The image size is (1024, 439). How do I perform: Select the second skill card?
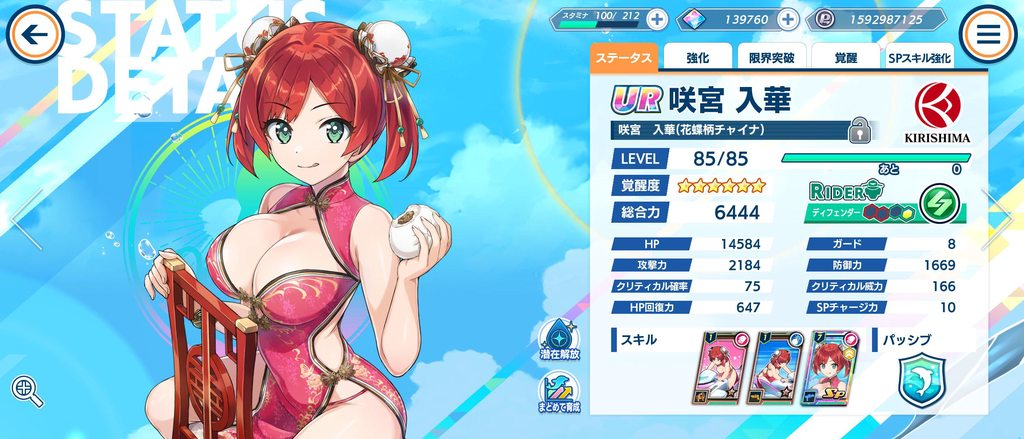[x=777, y=368]
